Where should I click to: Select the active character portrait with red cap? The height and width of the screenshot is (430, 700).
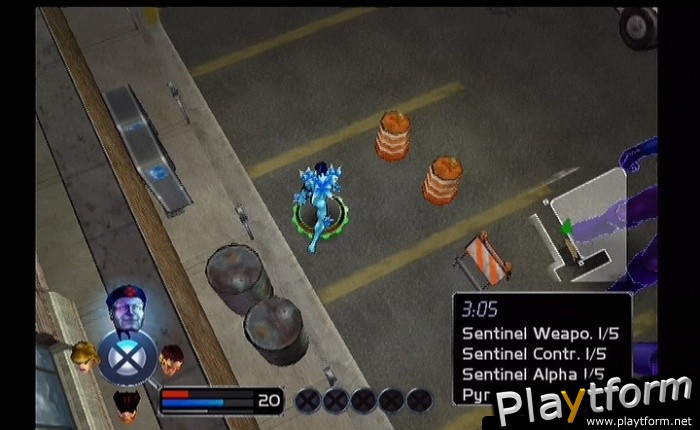[x=126, y=309]
